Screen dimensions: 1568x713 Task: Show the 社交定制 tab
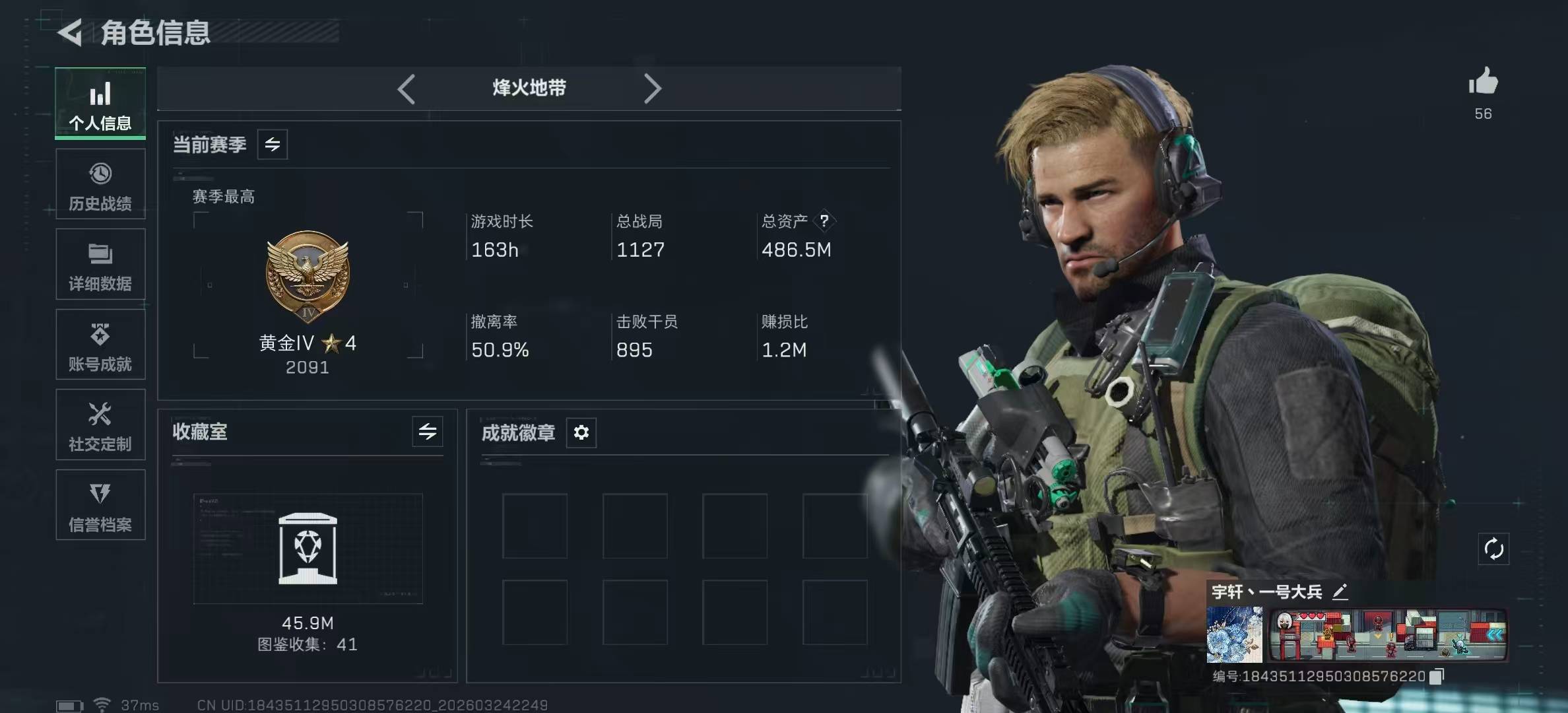coord(100,425)
